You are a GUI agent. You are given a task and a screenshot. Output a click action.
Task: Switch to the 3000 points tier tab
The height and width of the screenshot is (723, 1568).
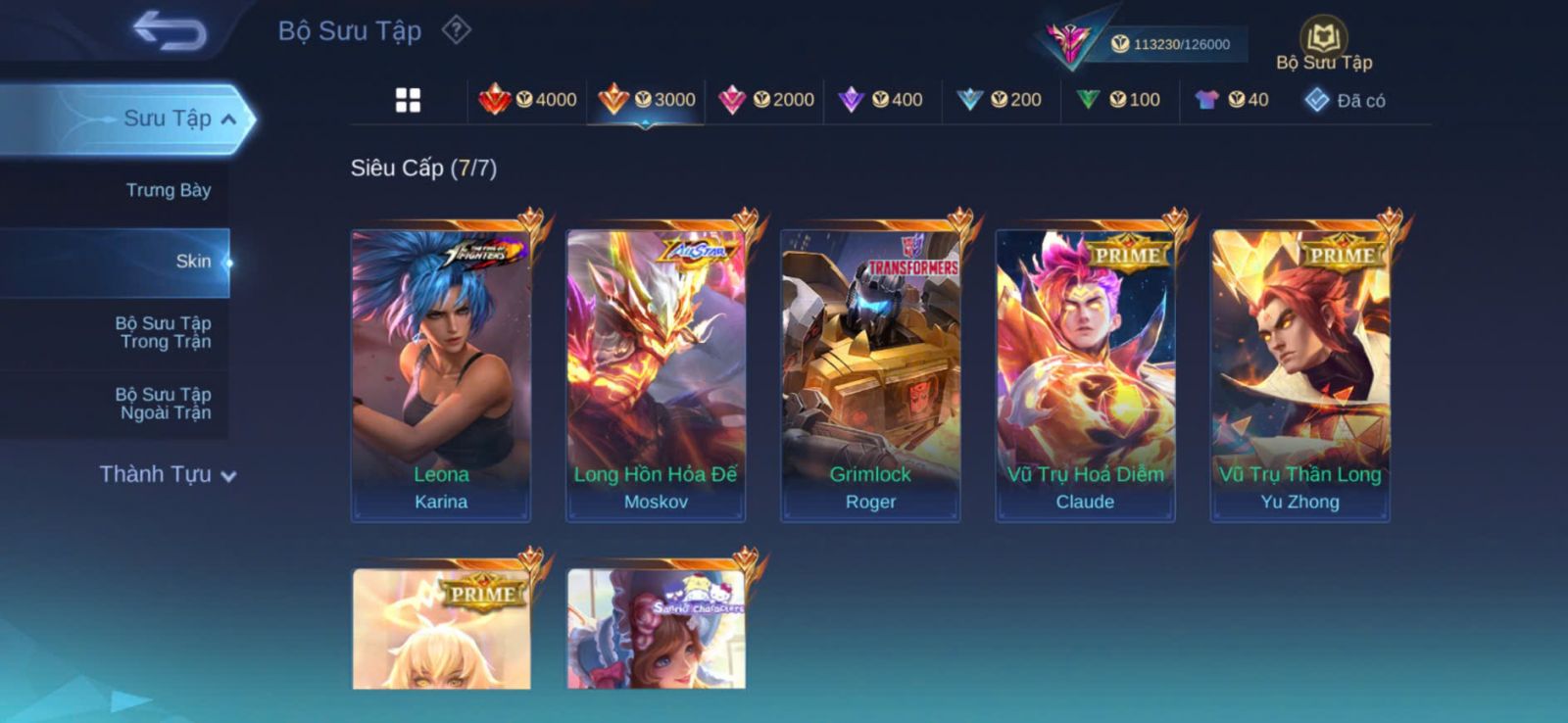coord(646,100)
